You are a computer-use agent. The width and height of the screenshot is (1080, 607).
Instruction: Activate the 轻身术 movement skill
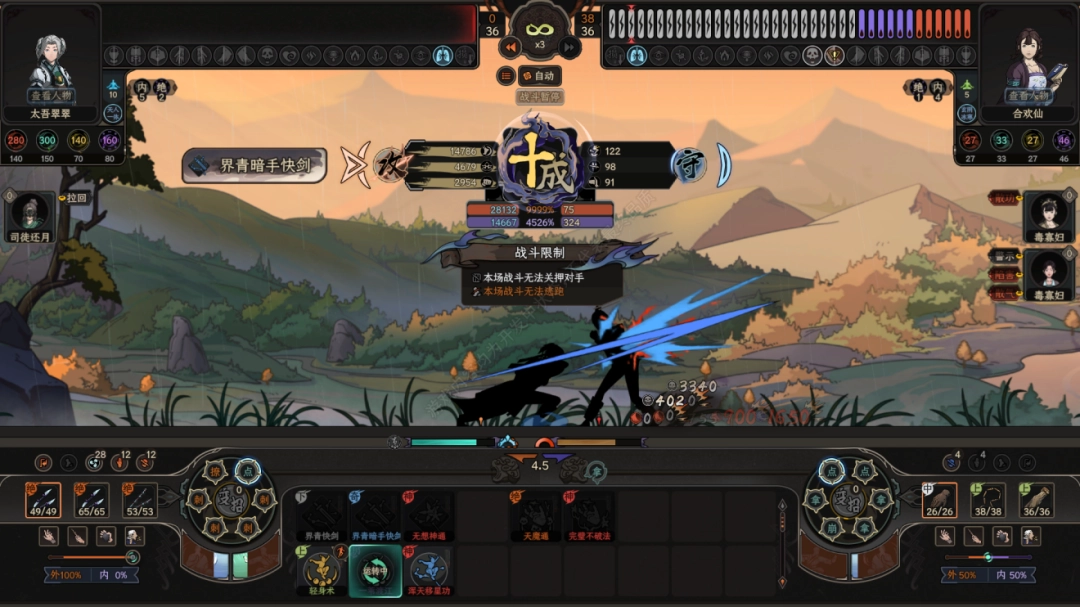(322, 570)
